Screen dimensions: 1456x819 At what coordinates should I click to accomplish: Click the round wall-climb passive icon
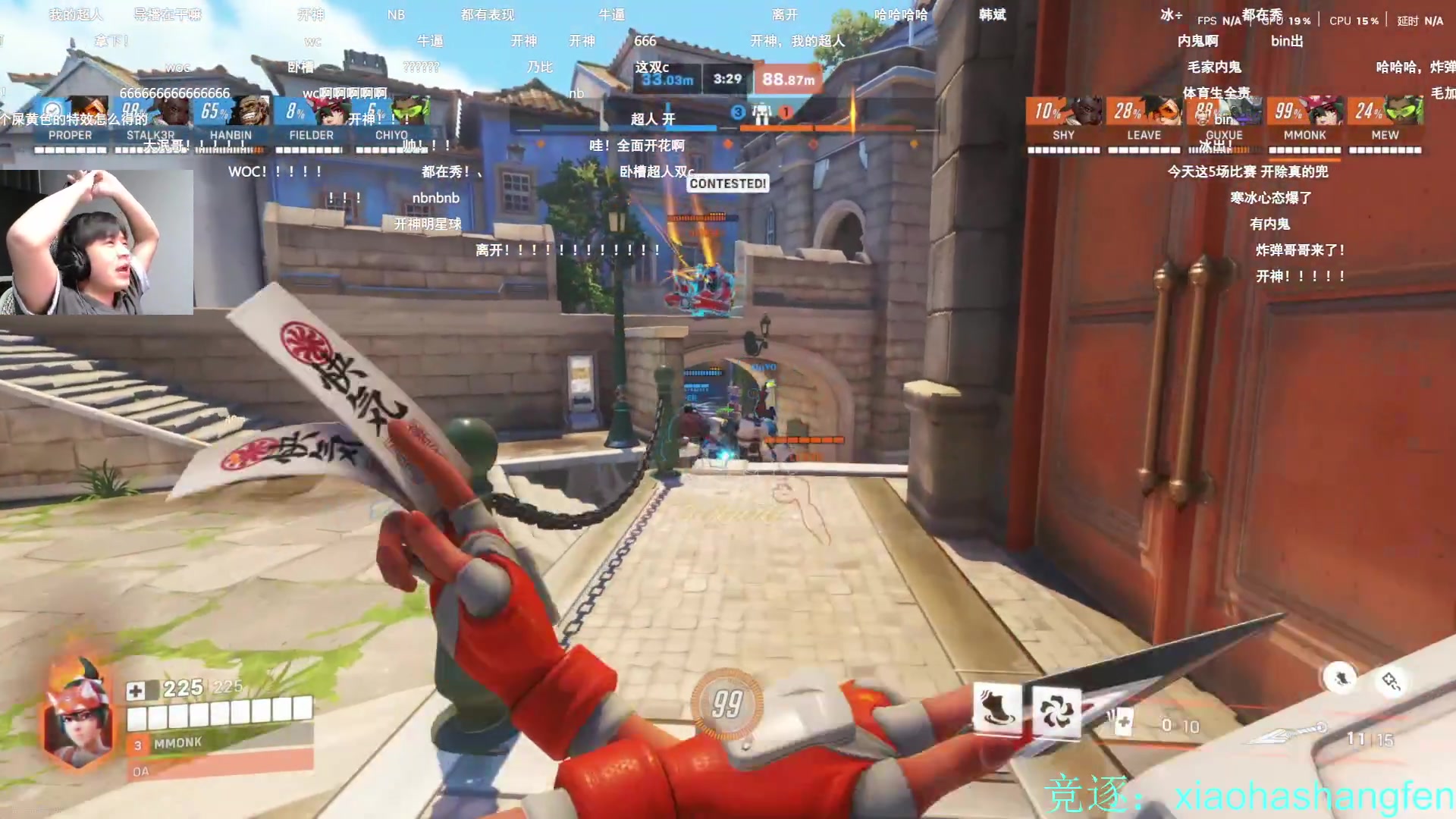tap(1341, 677)
